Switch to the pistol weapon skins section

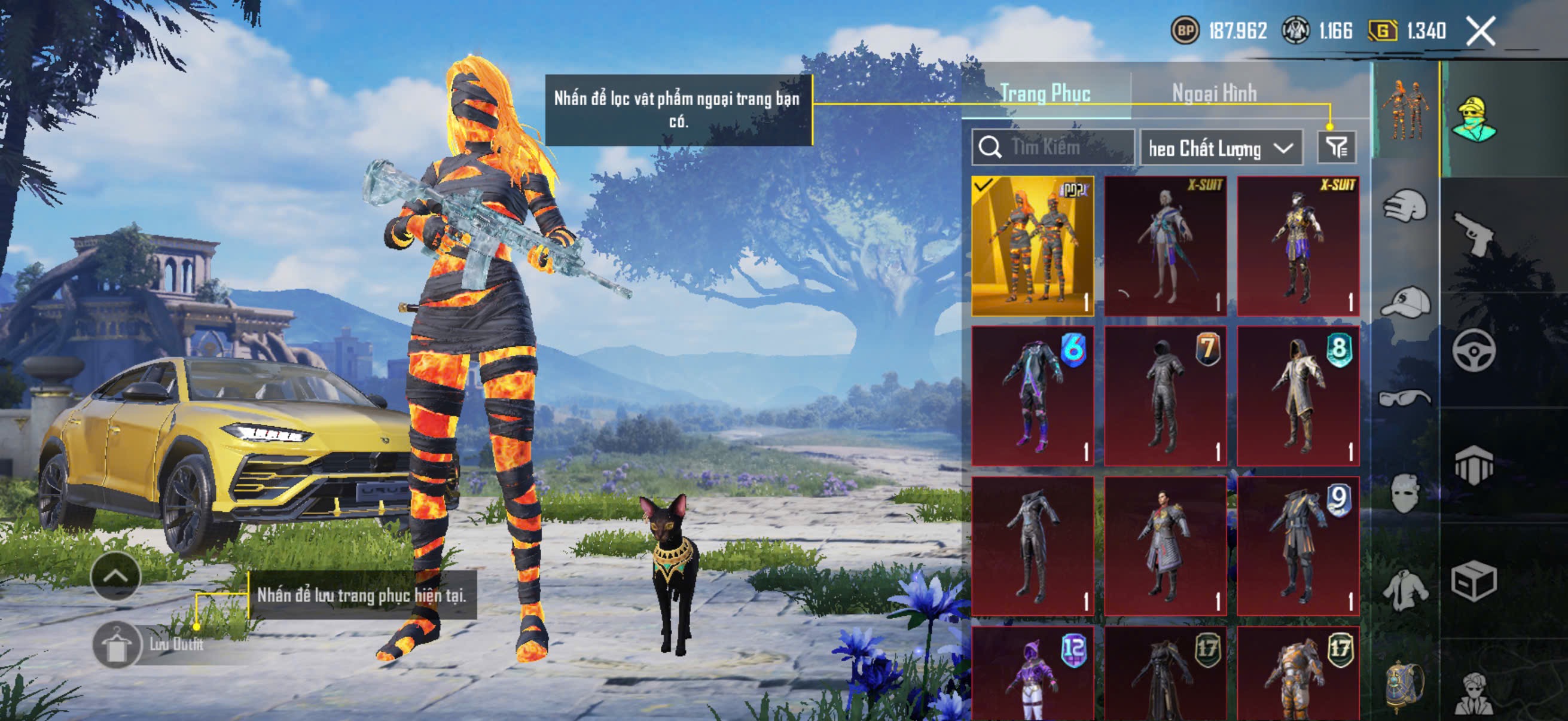[1474, 234]
